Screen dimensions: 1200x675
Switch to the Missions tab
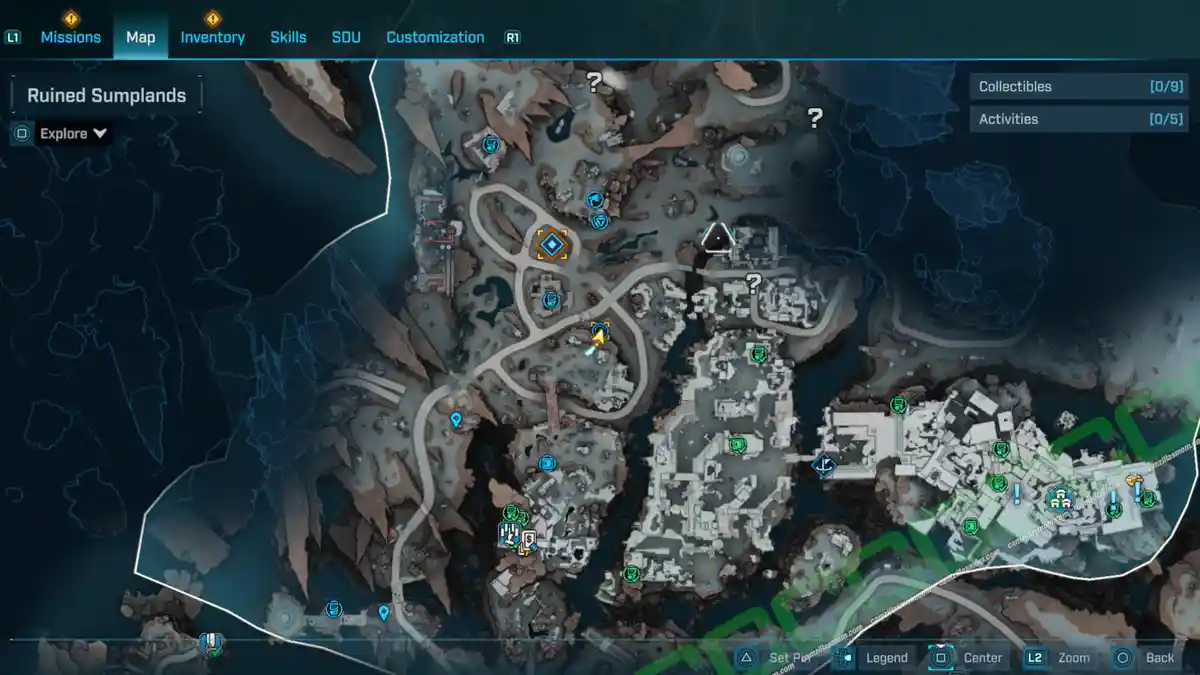[x=70, y=37]
